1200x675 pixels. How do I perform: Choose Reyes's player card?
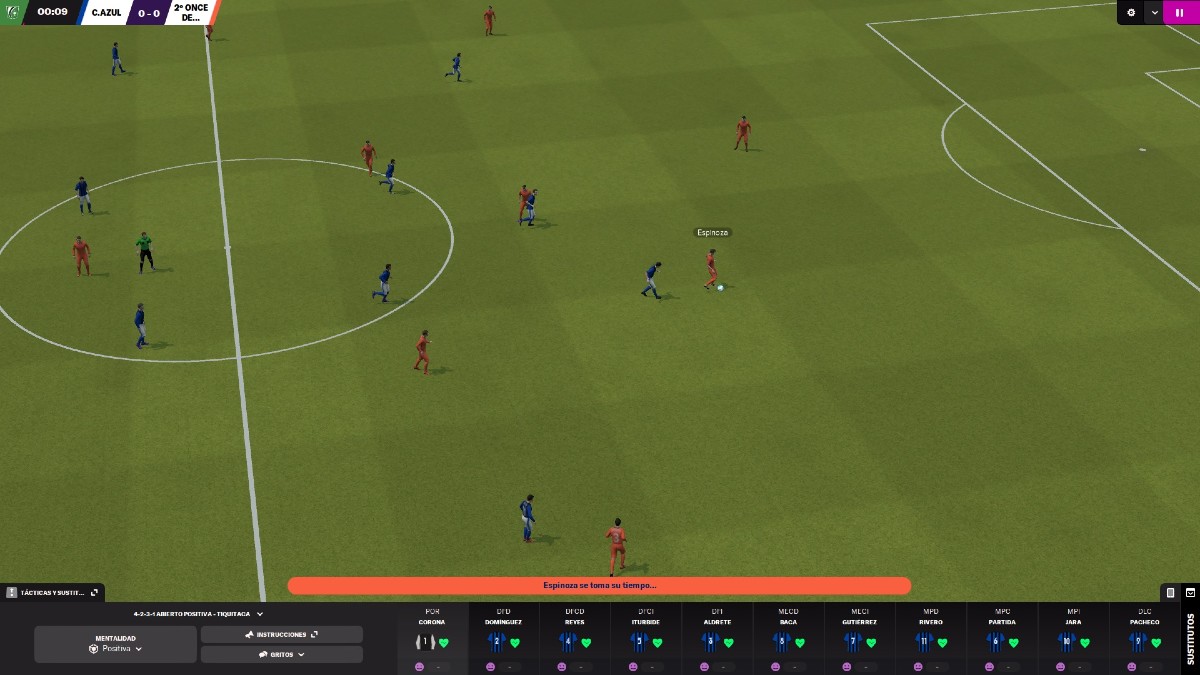574,637
